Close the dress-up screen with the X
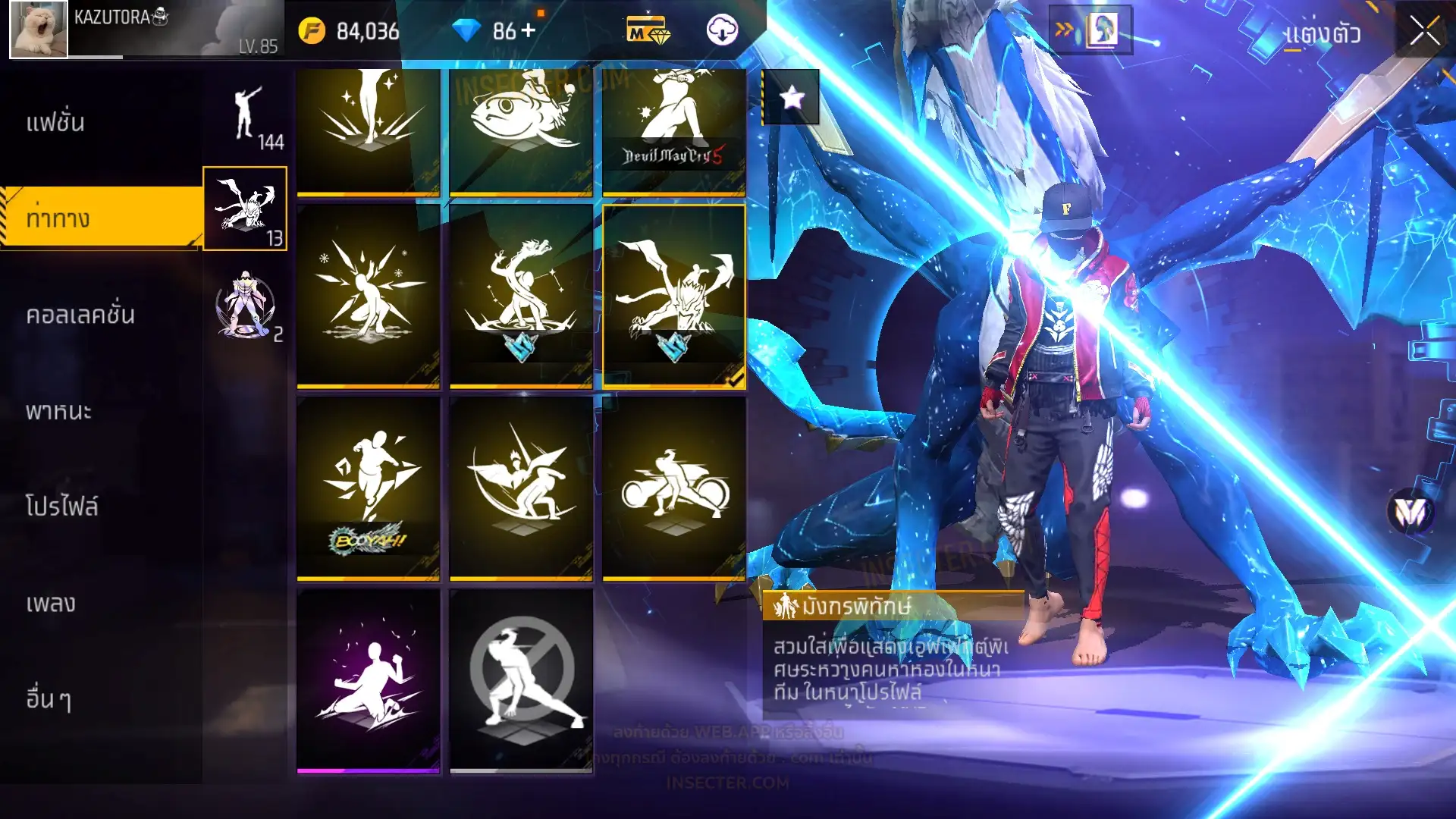 tap(1424, 32)
